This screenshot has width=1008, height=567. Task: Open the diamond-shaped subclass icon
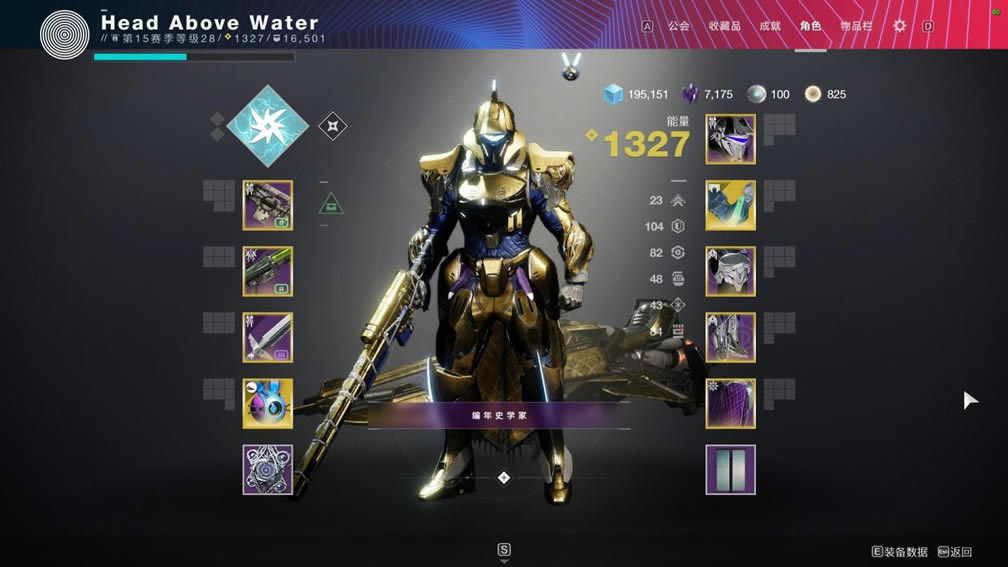[266, 125]
